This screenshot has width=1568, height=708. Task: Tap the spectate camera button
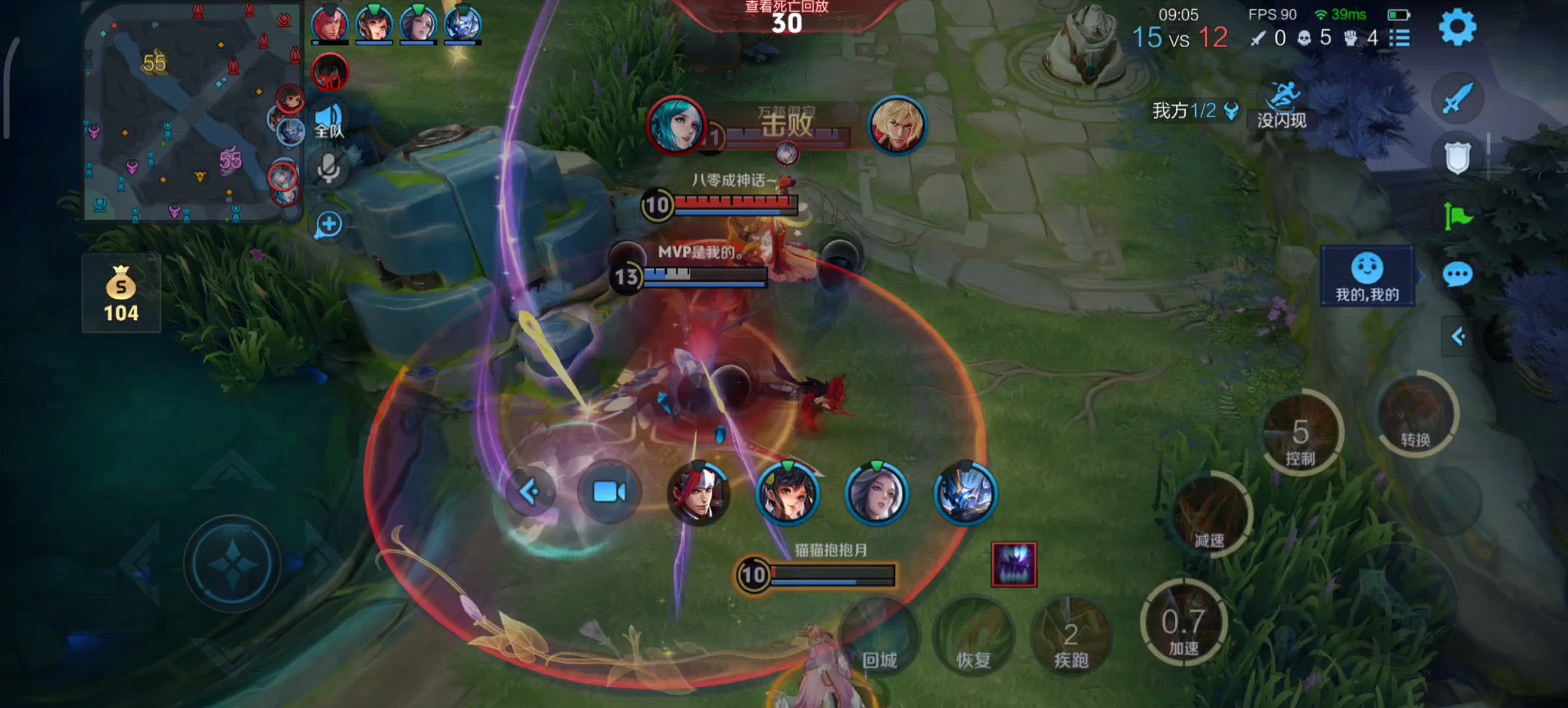tap(609, 492)
